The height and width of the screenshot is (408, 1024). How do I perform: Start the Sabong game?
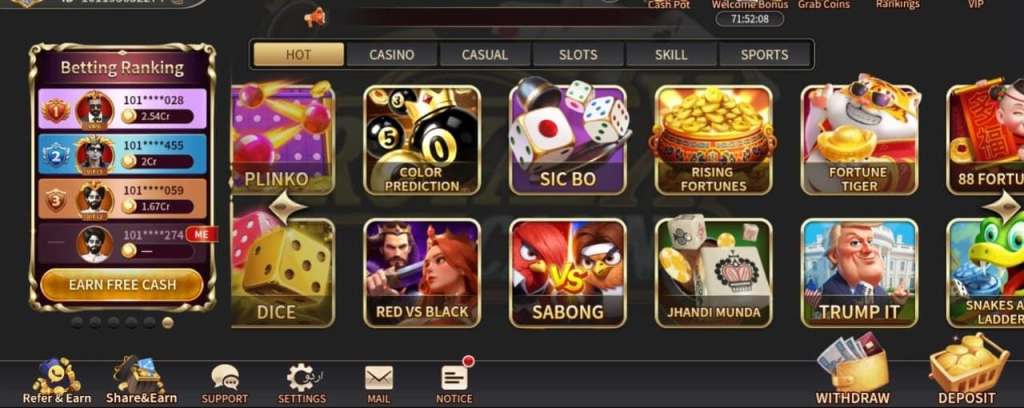pyautogui.click(x=568, y=273)
